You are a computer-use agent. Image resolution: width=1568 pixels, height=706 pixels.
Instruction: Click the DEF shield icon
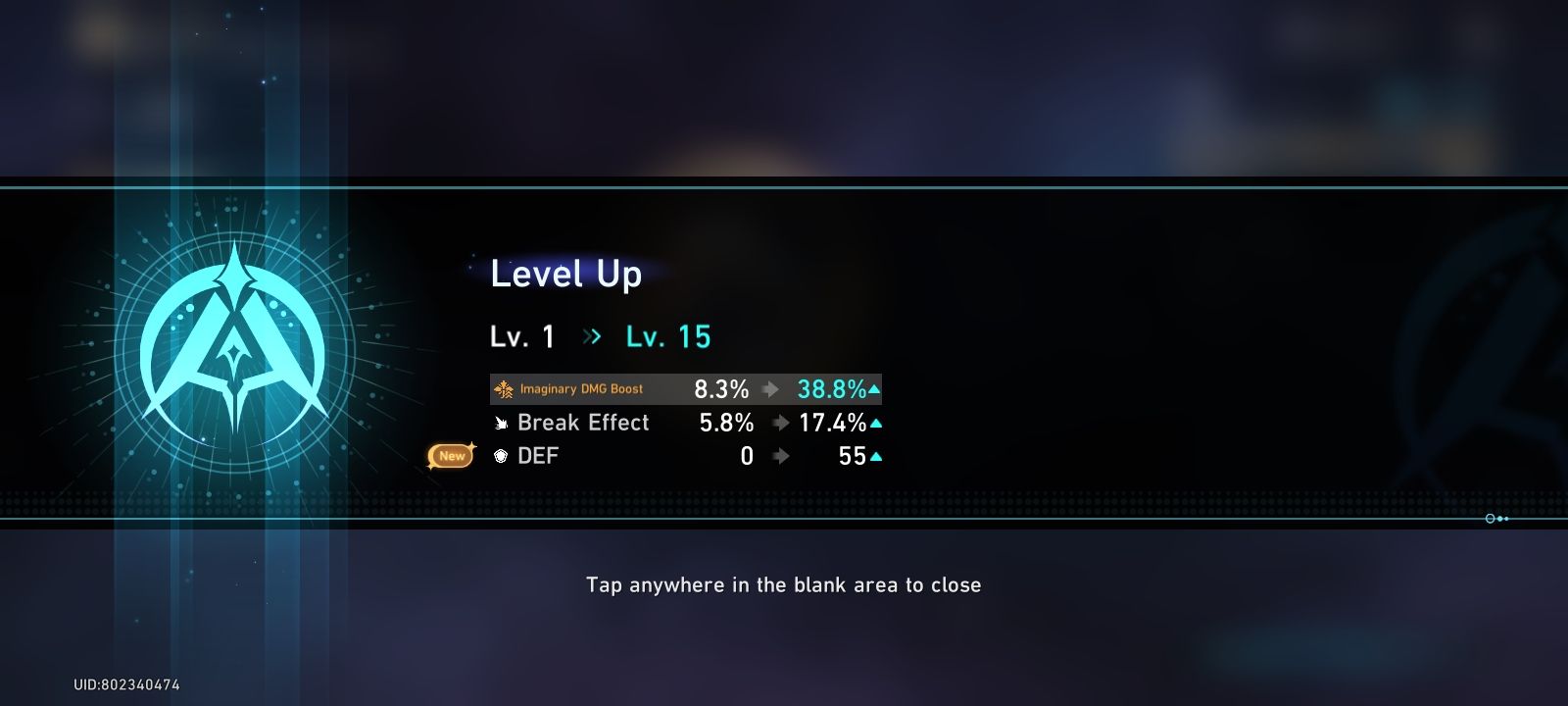pos(499,456)
